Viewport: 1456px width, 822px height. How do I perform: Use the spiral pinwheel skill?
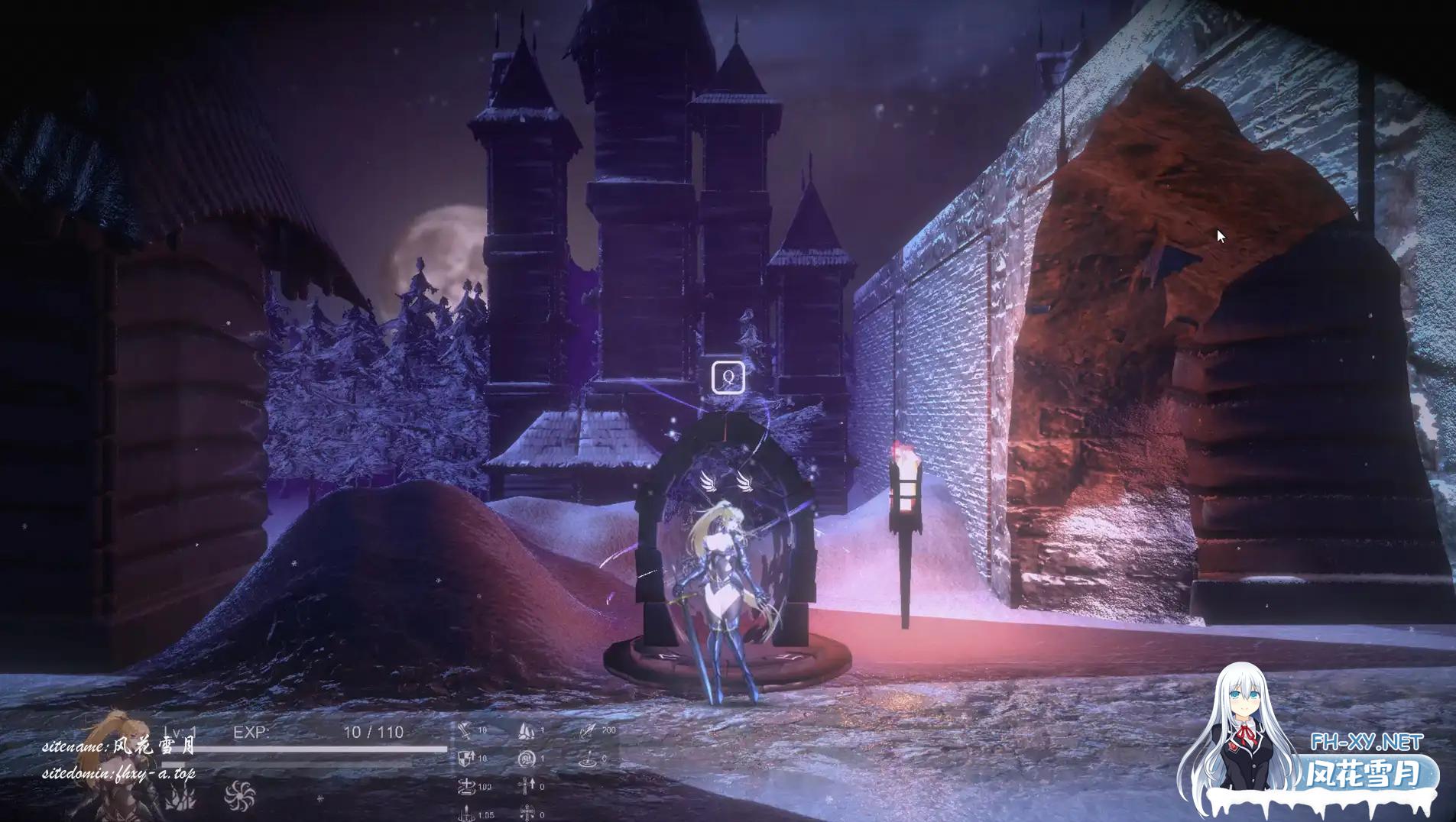coord(238,795)
